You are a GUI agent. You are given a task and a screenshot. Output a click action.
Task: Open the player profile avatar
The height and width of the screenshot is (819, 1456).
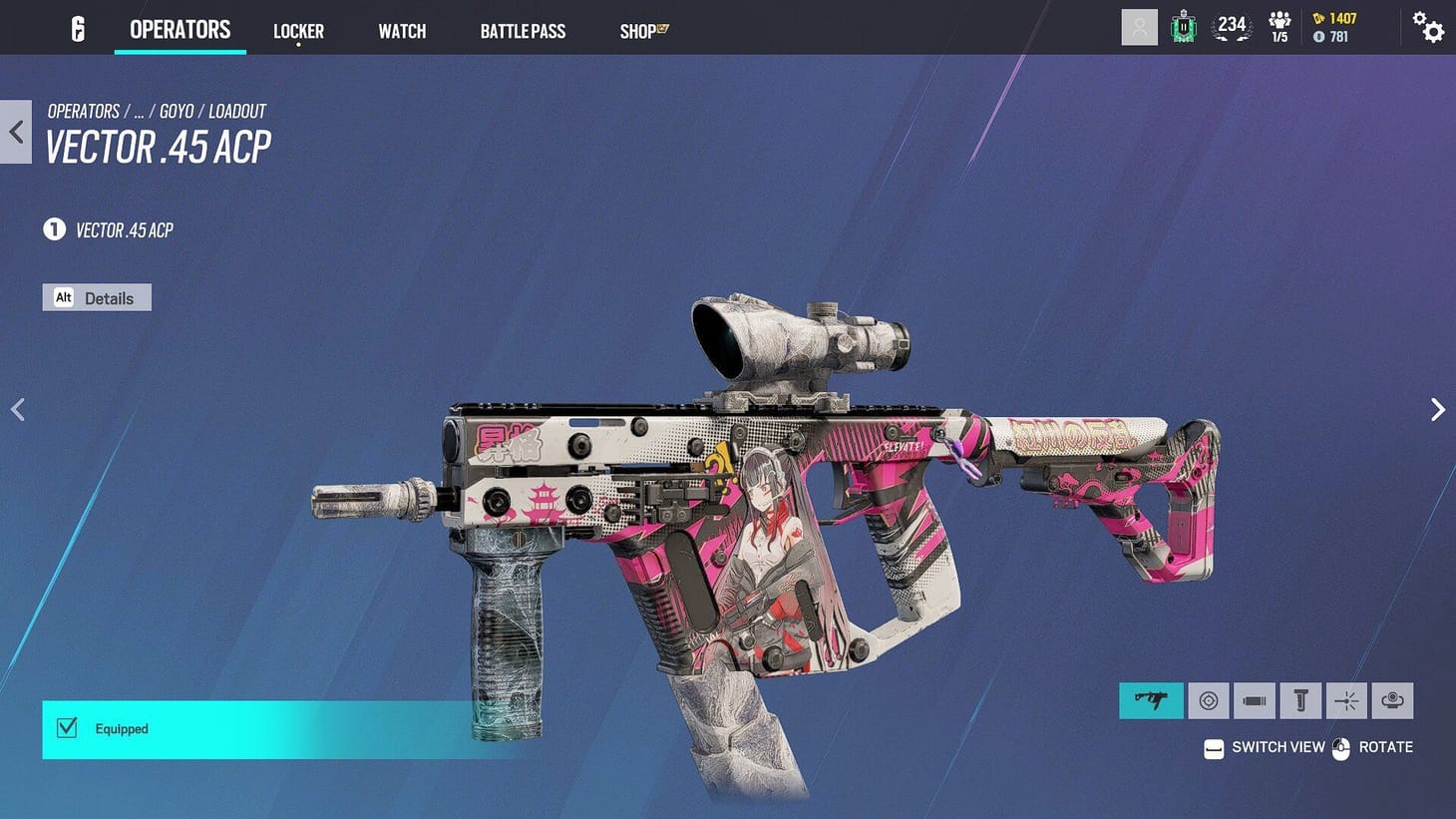point(1139,27)
